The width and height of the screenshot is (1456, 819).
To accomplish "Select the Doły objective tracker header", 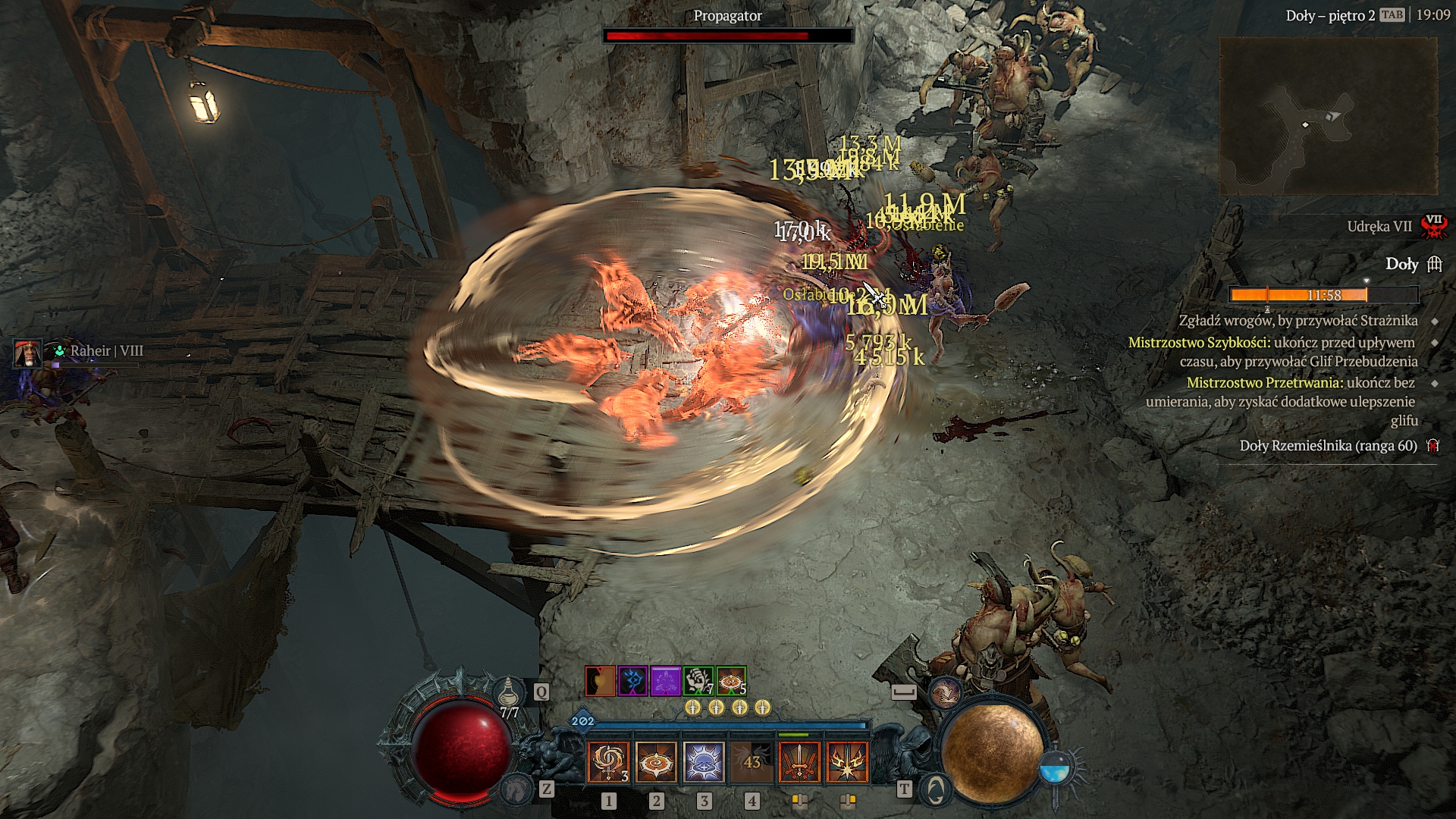I will tap(1401, 264).
